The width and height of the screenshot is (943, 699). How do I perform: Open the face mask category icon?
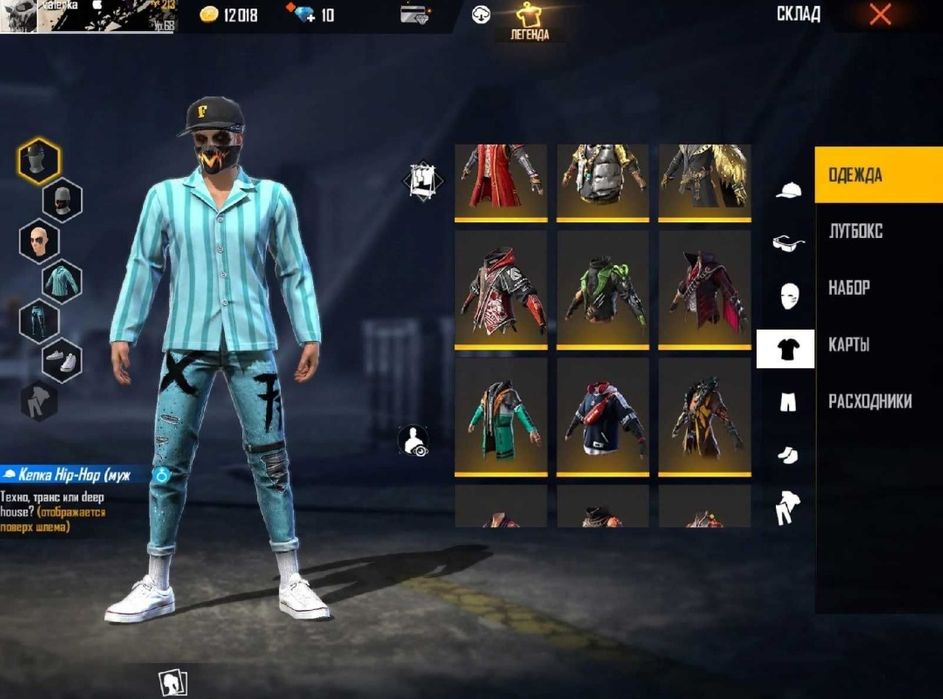coord(789,296)
